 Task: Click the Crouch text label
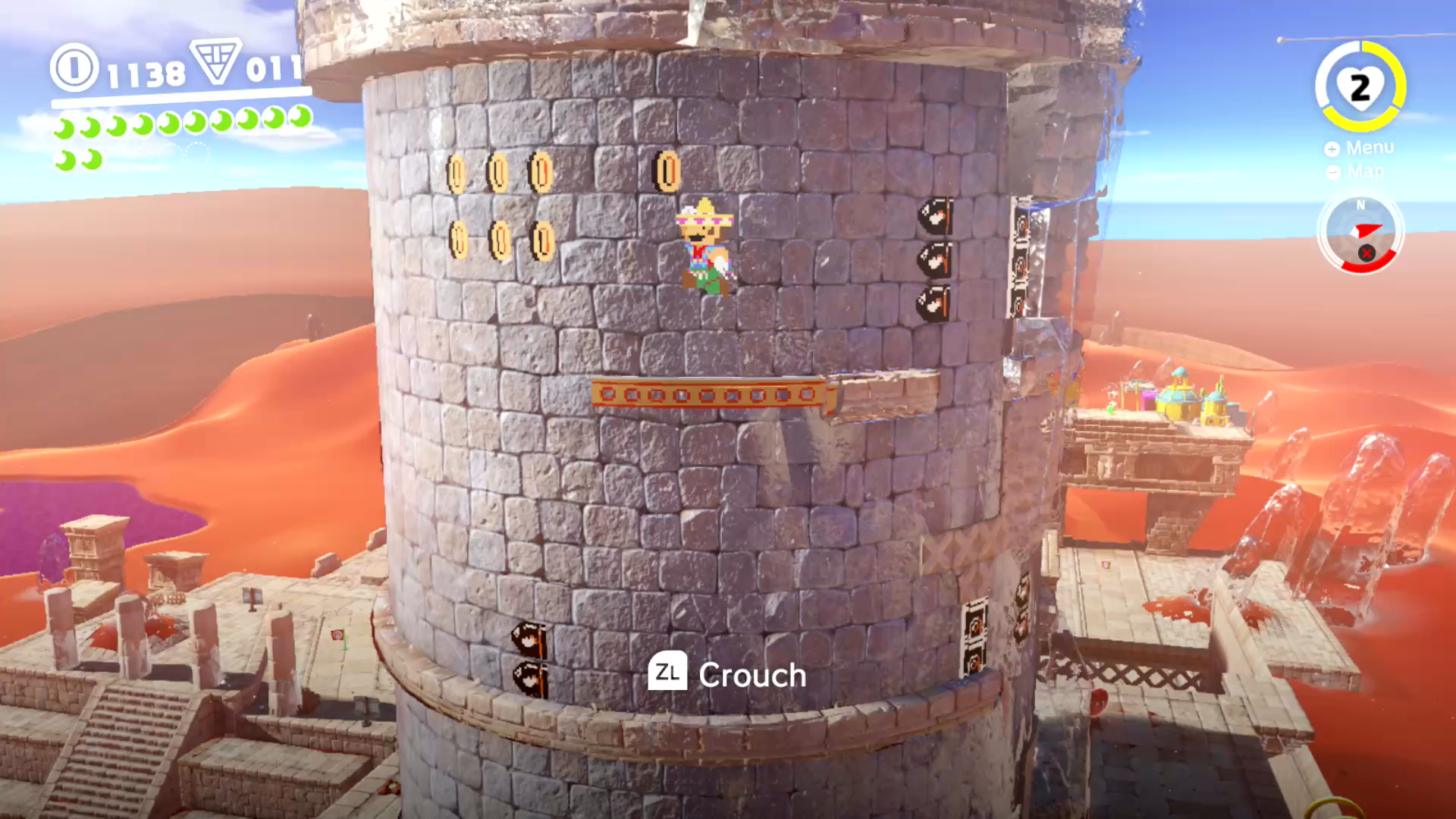point(752,674)
